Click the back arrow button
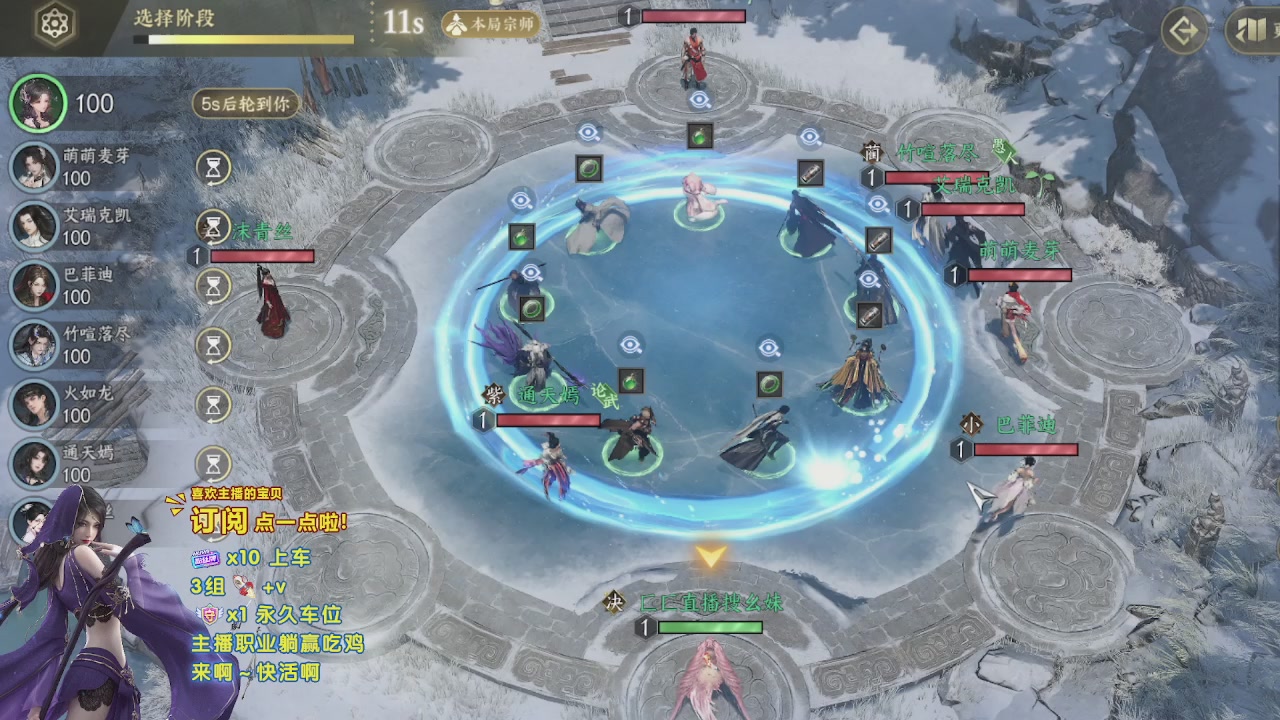Image resolution: width=1280 pixels, height=720 pixels. point(1184,31)
